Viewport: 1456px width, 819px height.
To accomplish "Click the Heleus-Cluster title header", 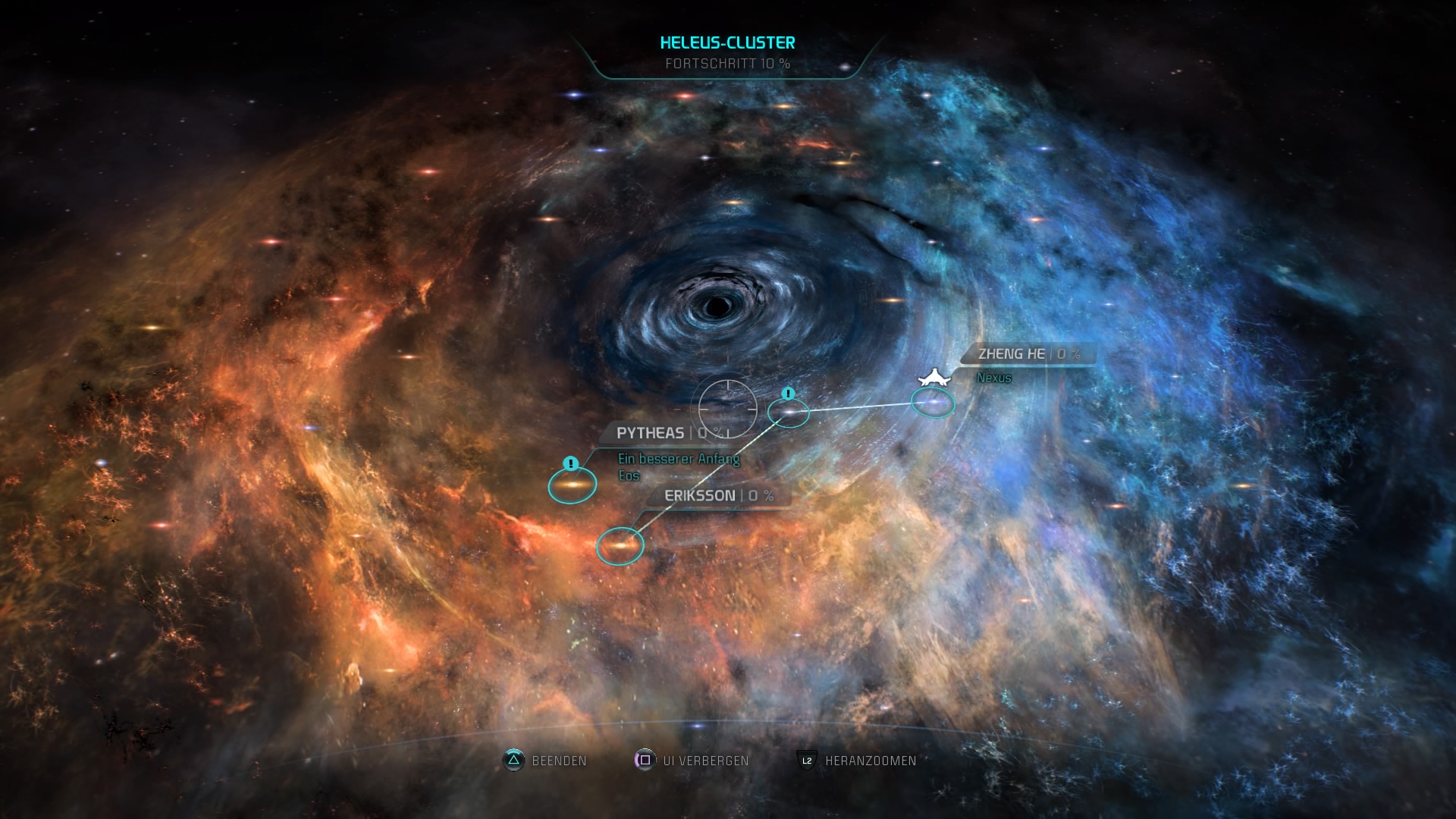I will click(x=728, y=43).
